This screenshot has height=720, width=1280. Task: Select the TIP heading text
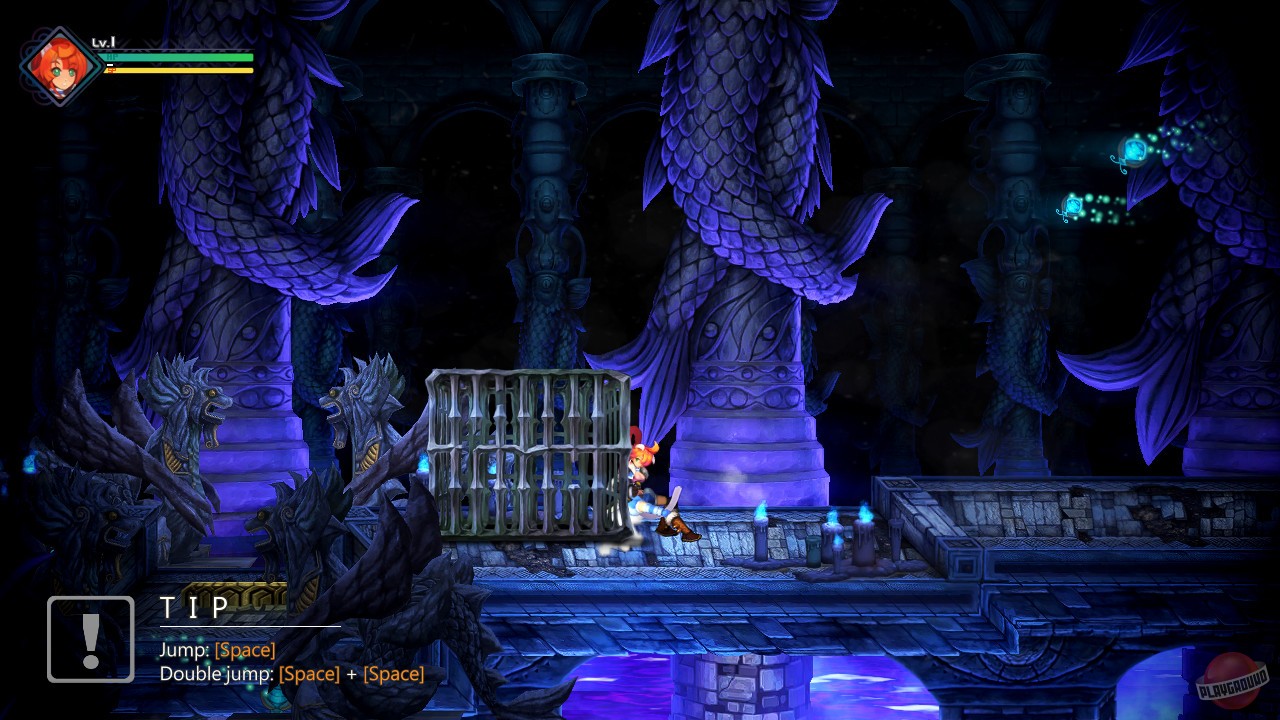[x=196, y=604]
